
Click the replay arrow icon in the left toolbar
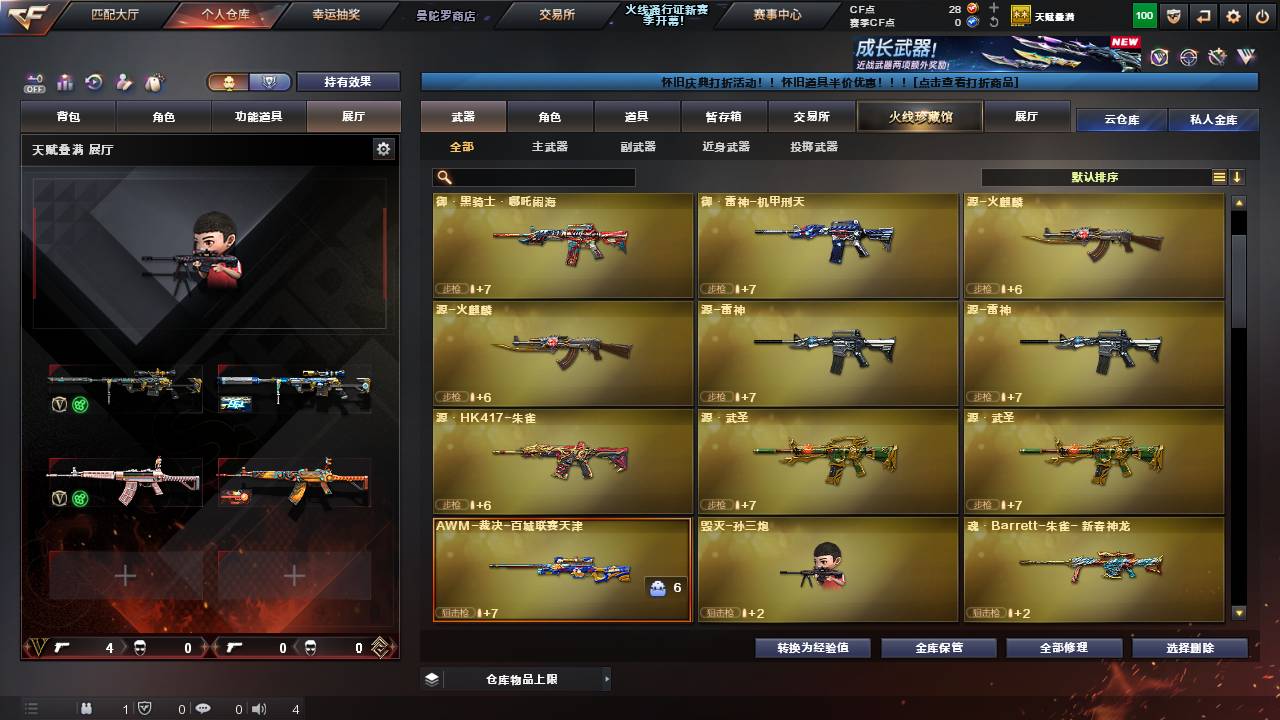click(93, 82)
